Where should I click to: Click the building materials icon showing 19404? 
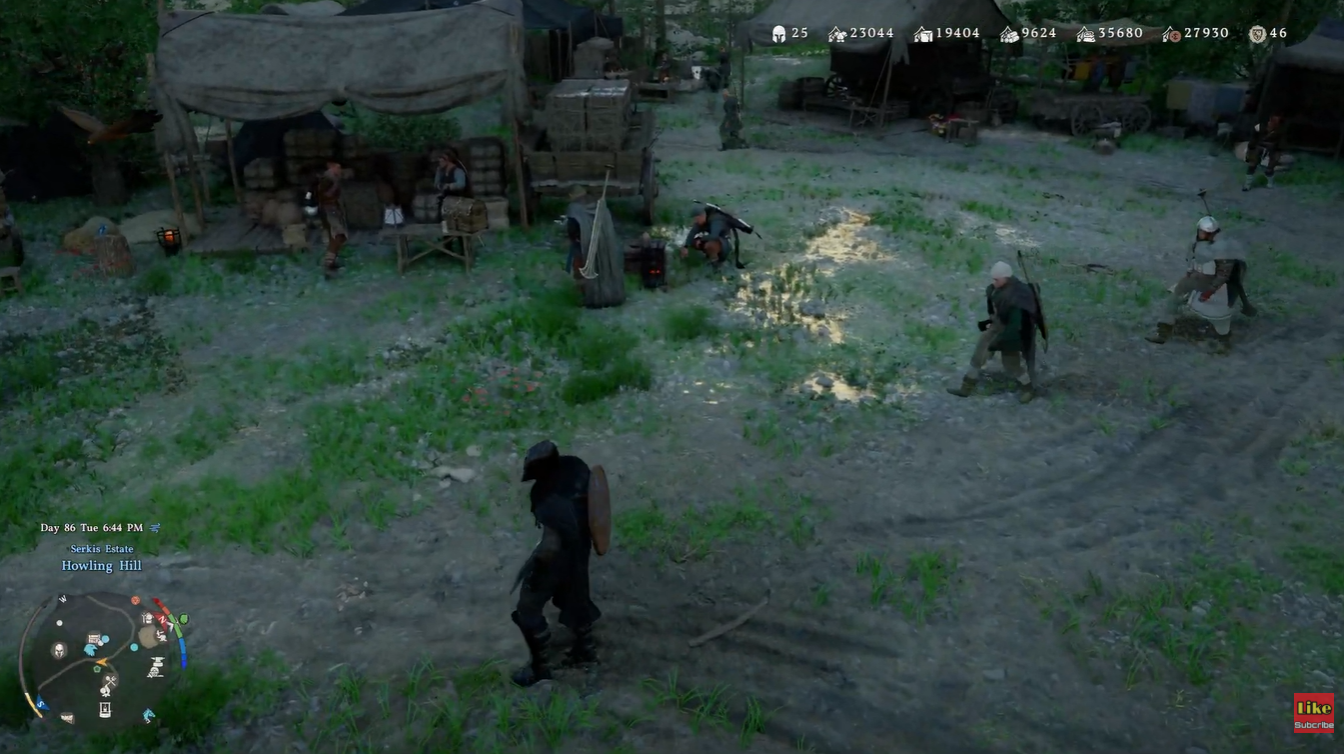pyautogui.click(x=921, y=35)
